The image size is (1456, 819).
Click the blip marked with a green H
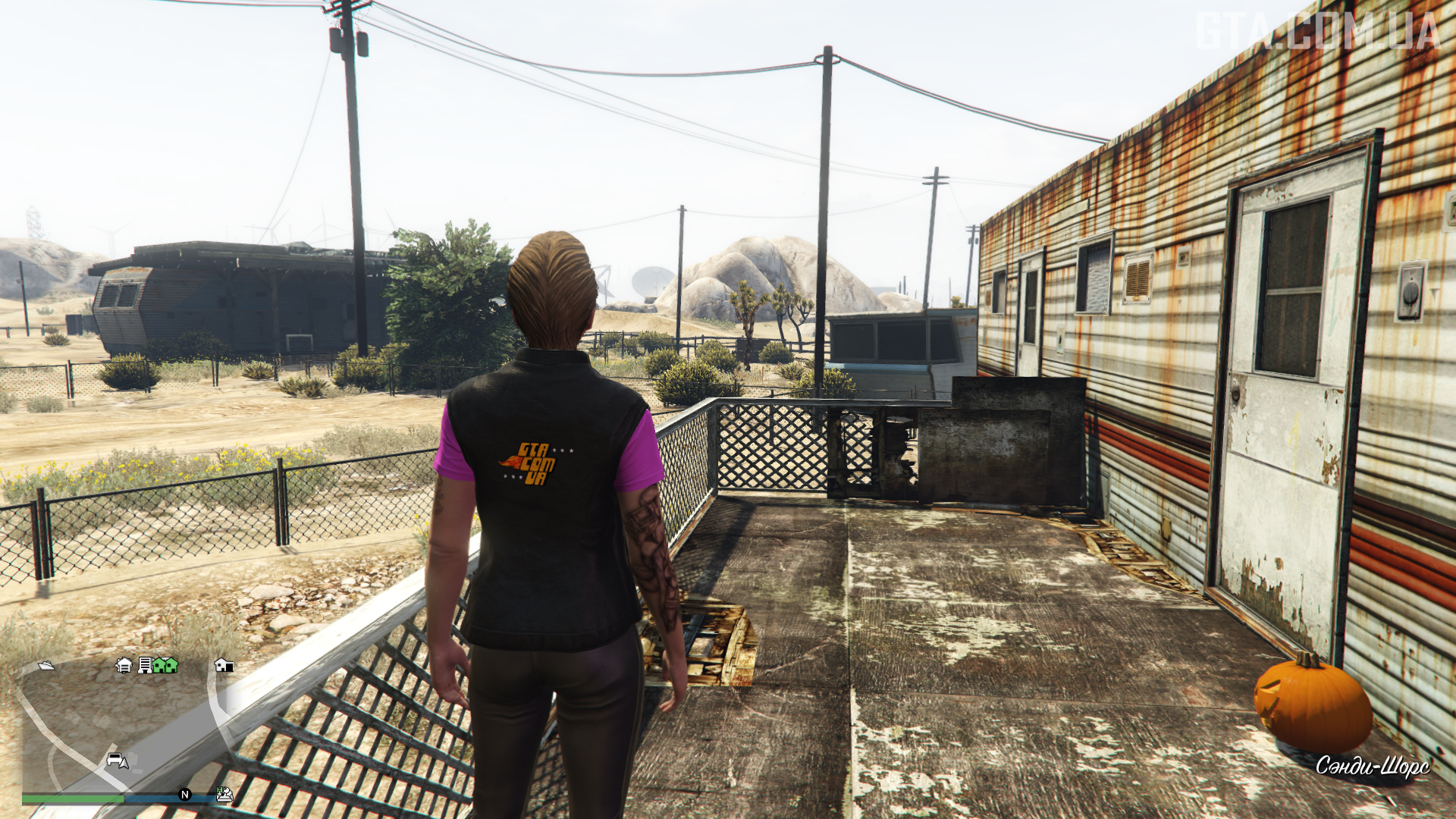coord(224,793)
